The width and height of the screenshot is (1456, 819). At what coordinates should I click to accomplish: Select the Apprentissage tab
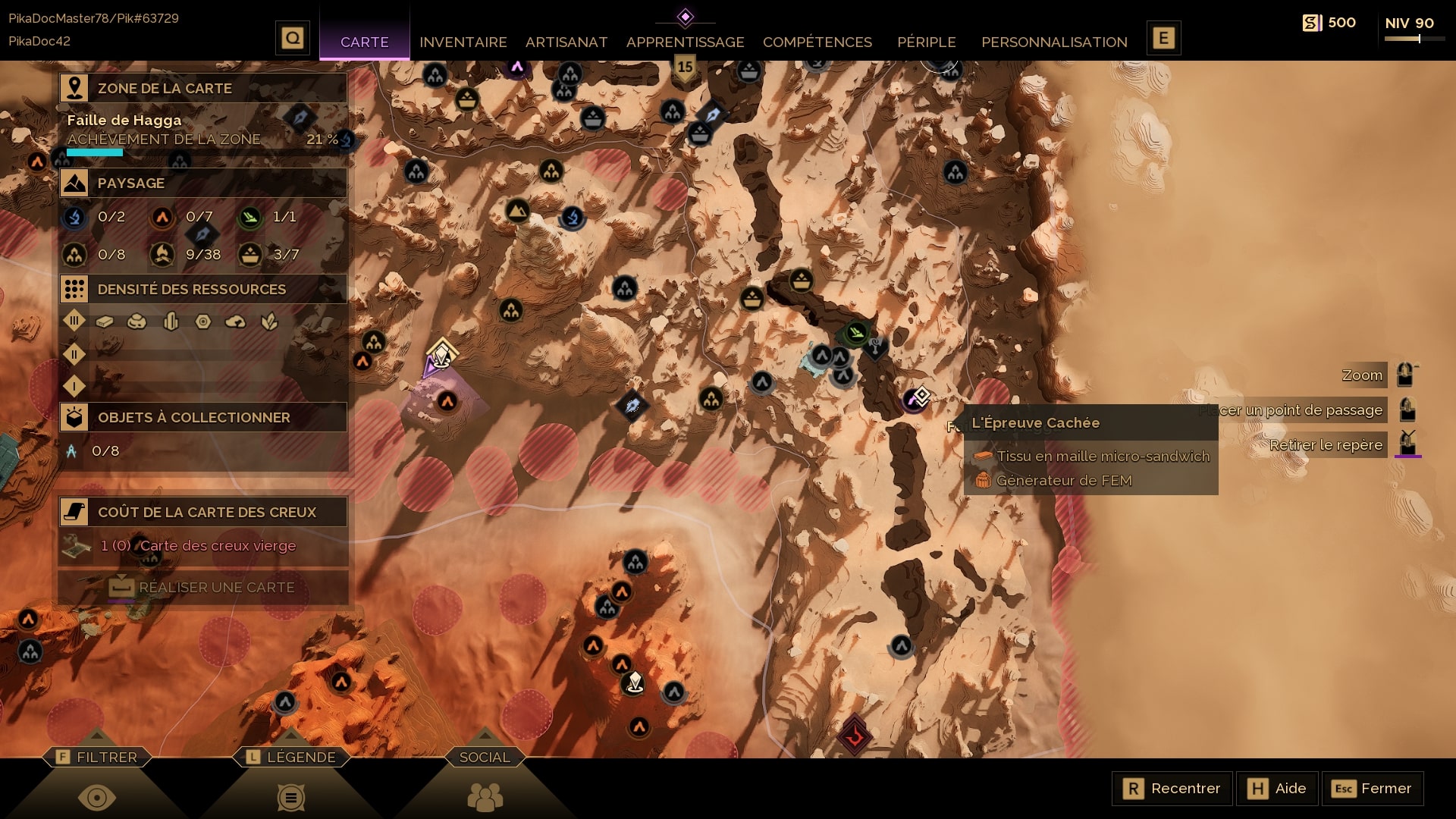tap(685, 42)
